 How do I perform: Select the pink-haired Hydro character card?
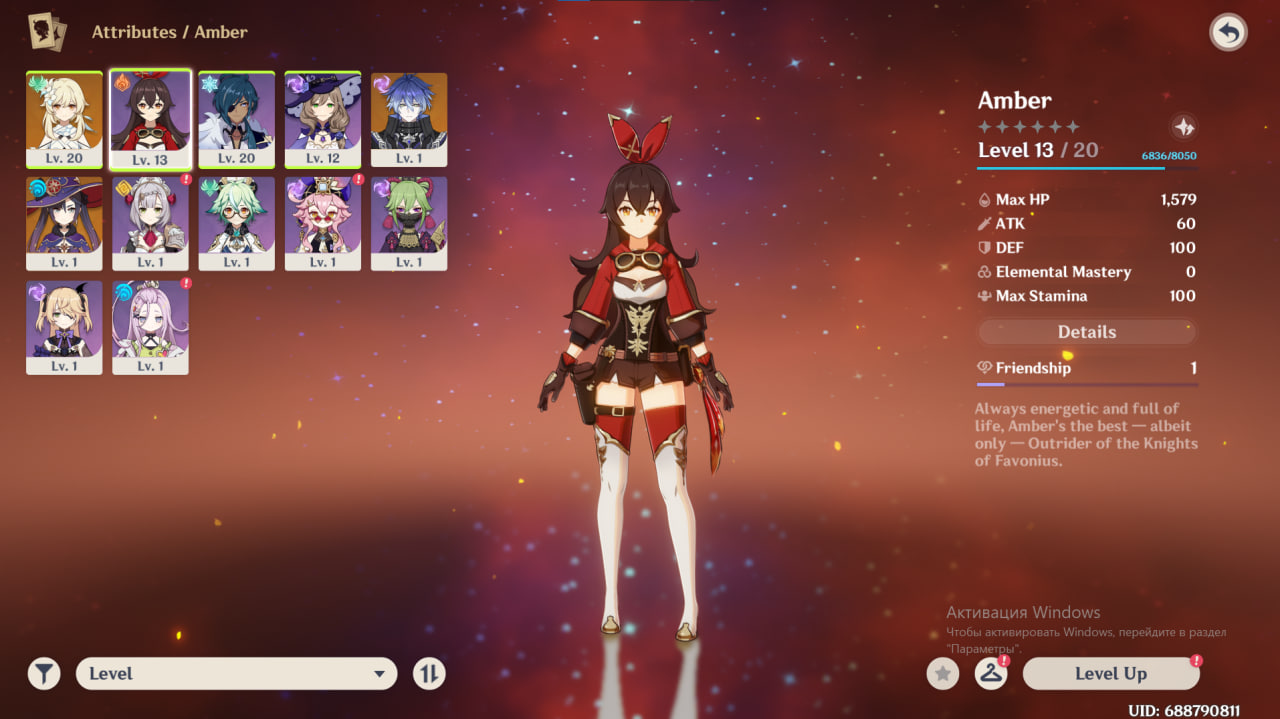coord(150,327)
